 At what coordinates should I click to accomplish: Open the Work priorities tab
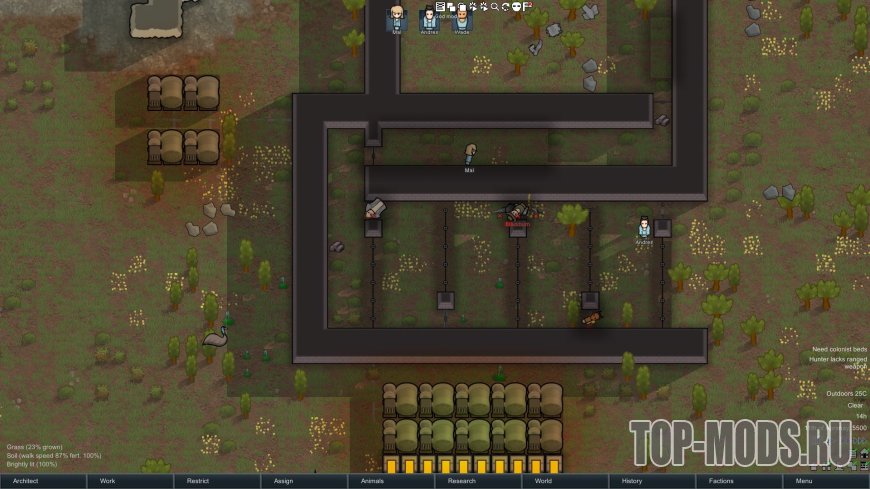[x=107, y=481]
